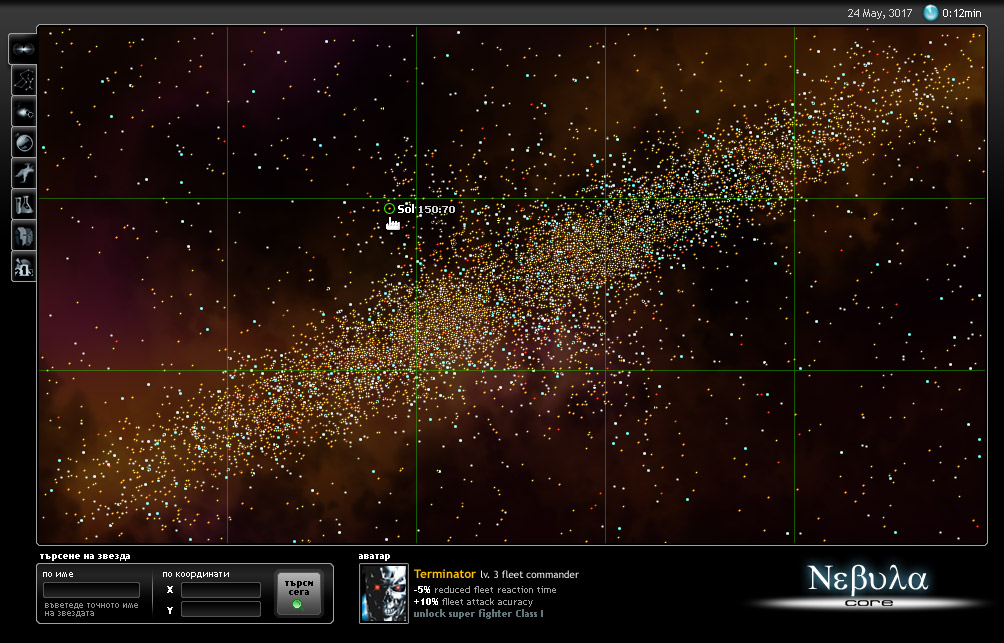The image size is (1004, 643).
Task: Focus the star name search field
Action: coord(91,590)
